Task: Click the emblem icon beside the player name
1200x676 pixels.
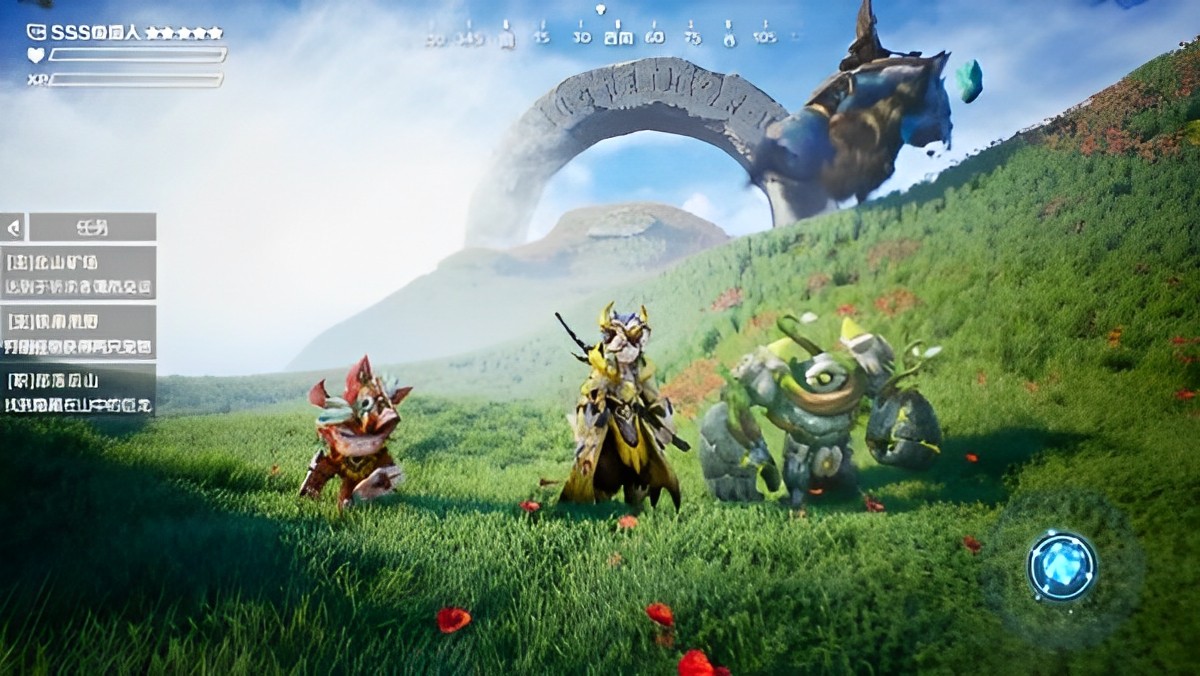Action: click(x=36, y=32)
